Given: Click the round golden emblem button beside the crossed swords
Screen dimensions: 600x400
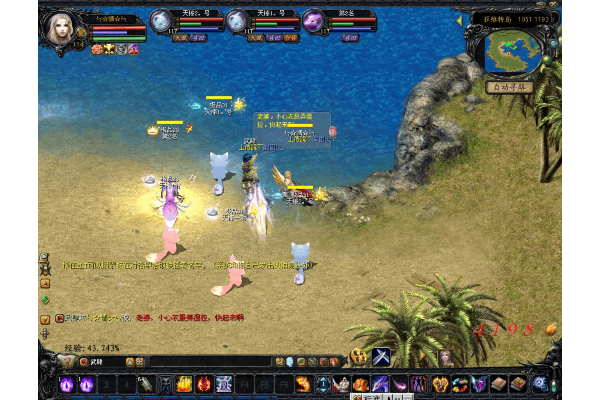Looking at the screenshot, I should tap(358, 357).
